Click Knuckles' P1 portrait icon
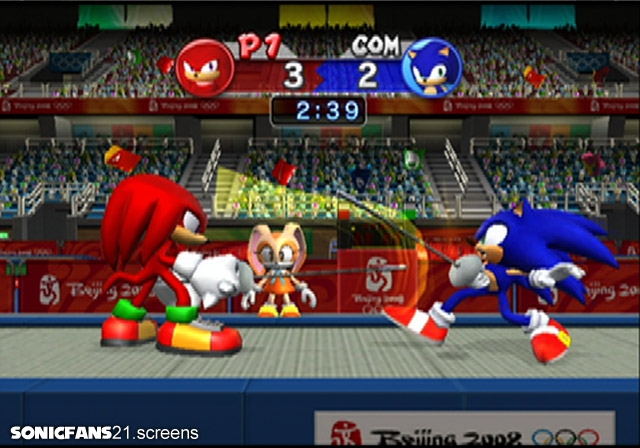Screen dimensions: 640x448 (x=205, y=69)
